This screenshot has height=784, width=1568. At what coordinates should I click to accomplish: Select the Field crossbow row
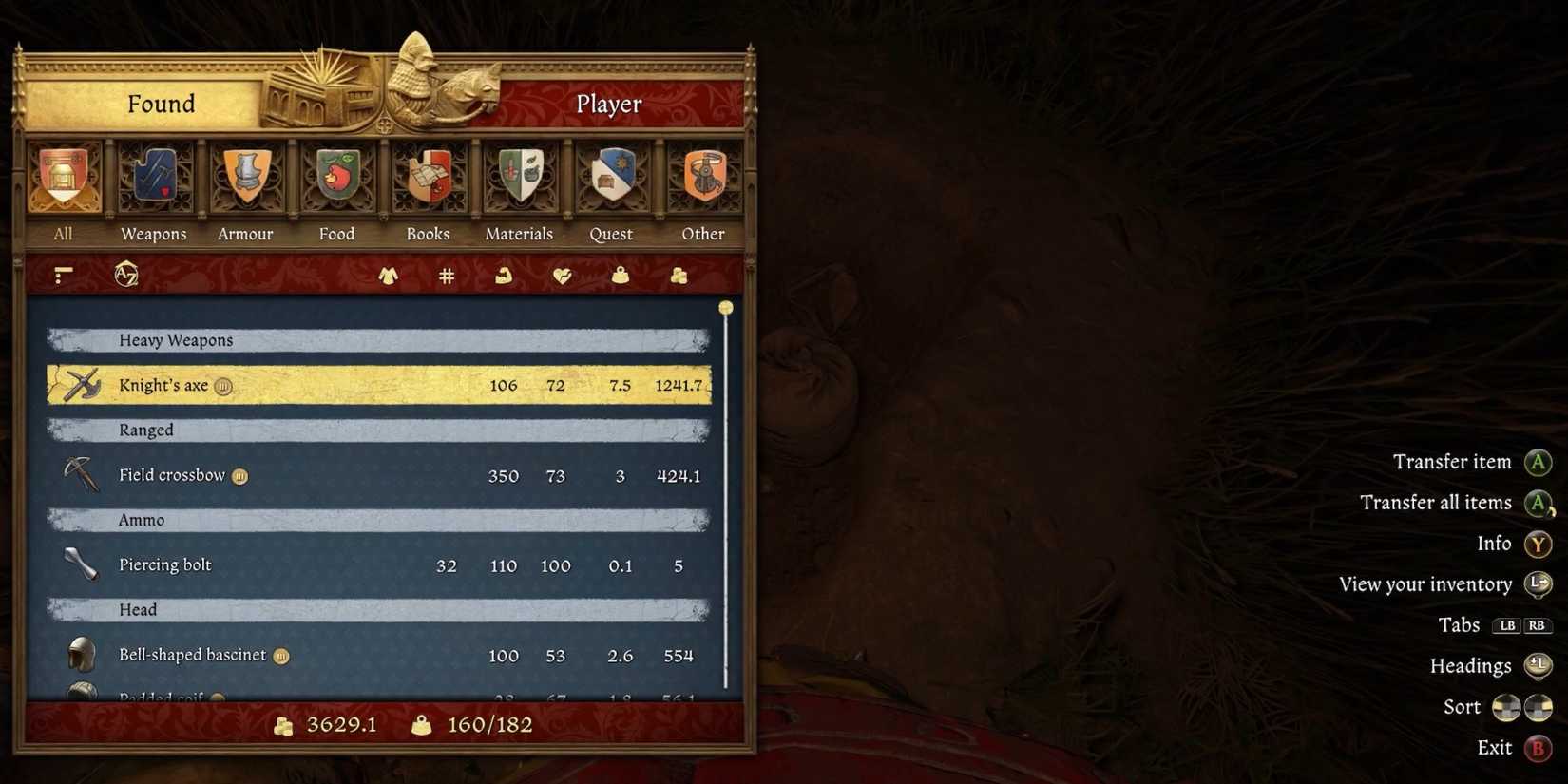(380, 475)
